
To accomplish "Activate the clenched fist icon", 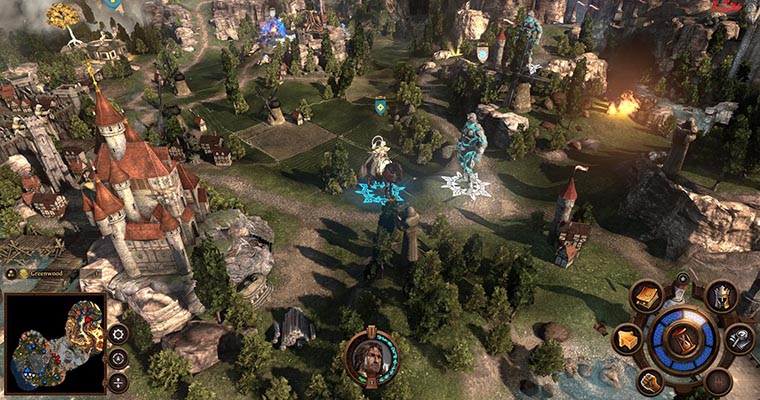I will [650, 380].
